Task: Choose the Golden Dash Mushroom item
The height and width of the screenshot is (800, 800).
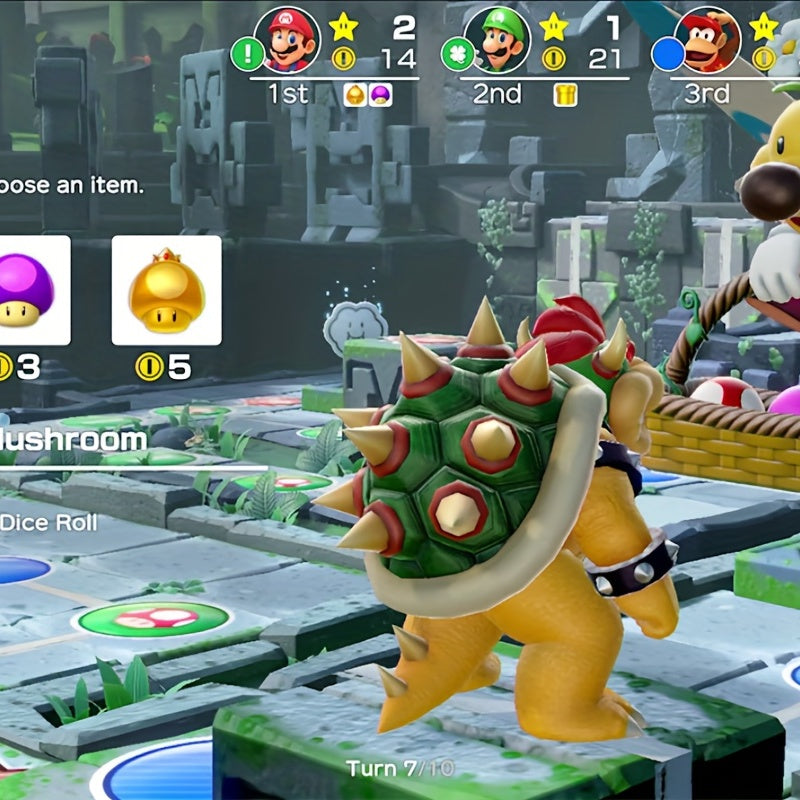Action: click(166, 290)
